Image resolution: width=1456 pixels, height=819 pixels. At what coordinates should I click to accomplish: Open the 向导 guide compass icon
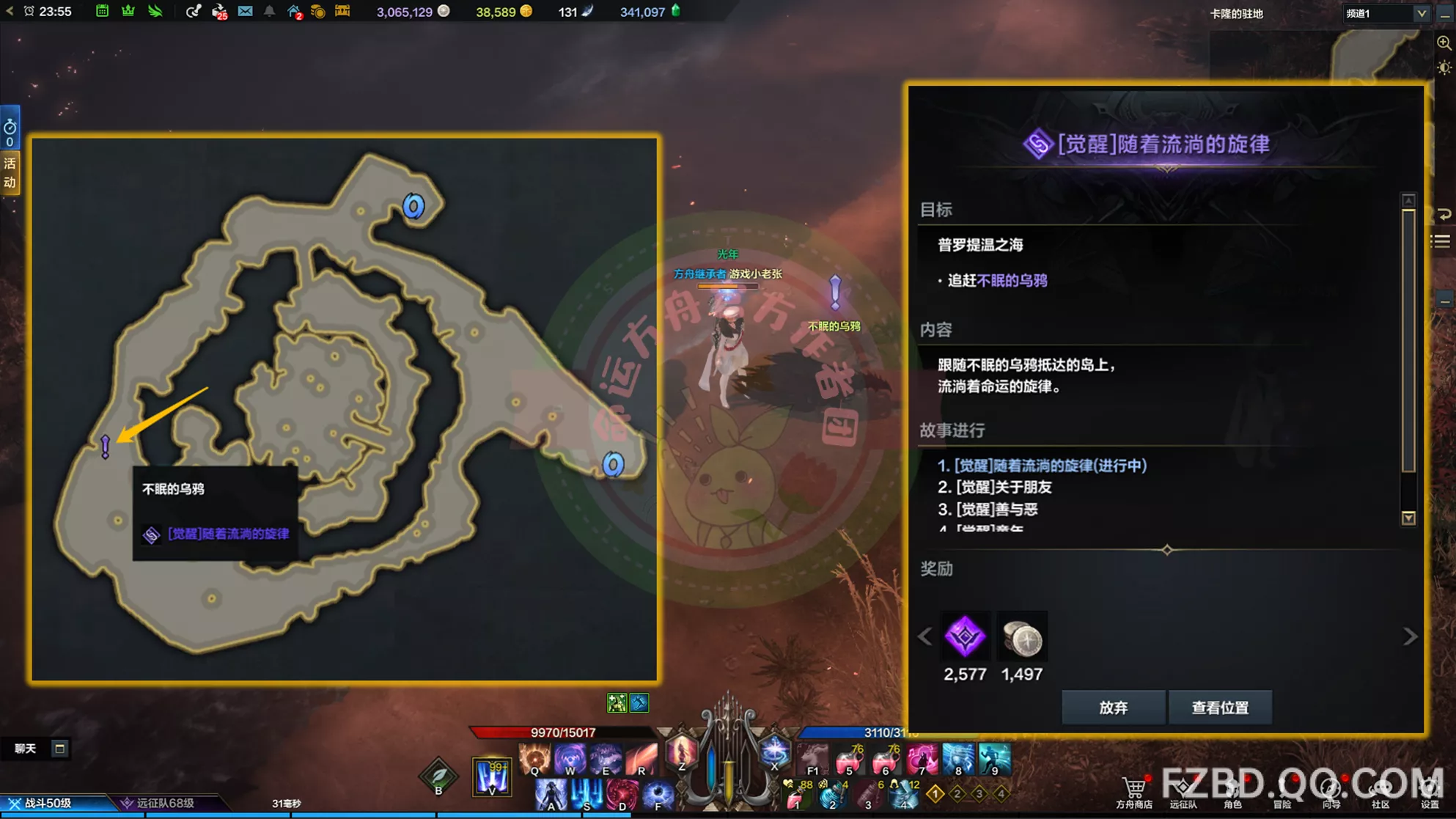click(1331, 788)
